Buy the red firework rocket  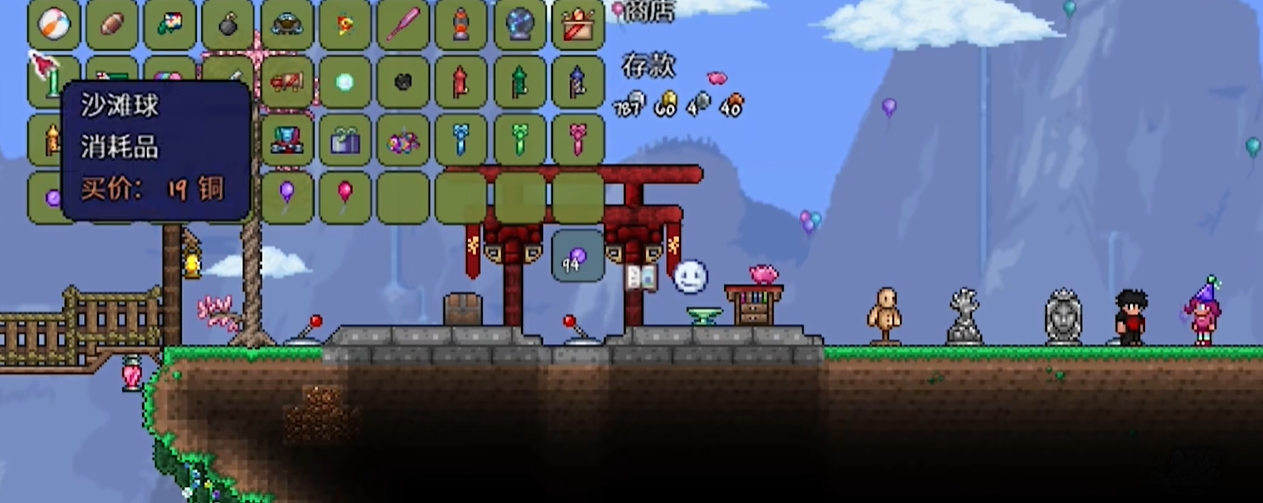(x=461, y=82)
